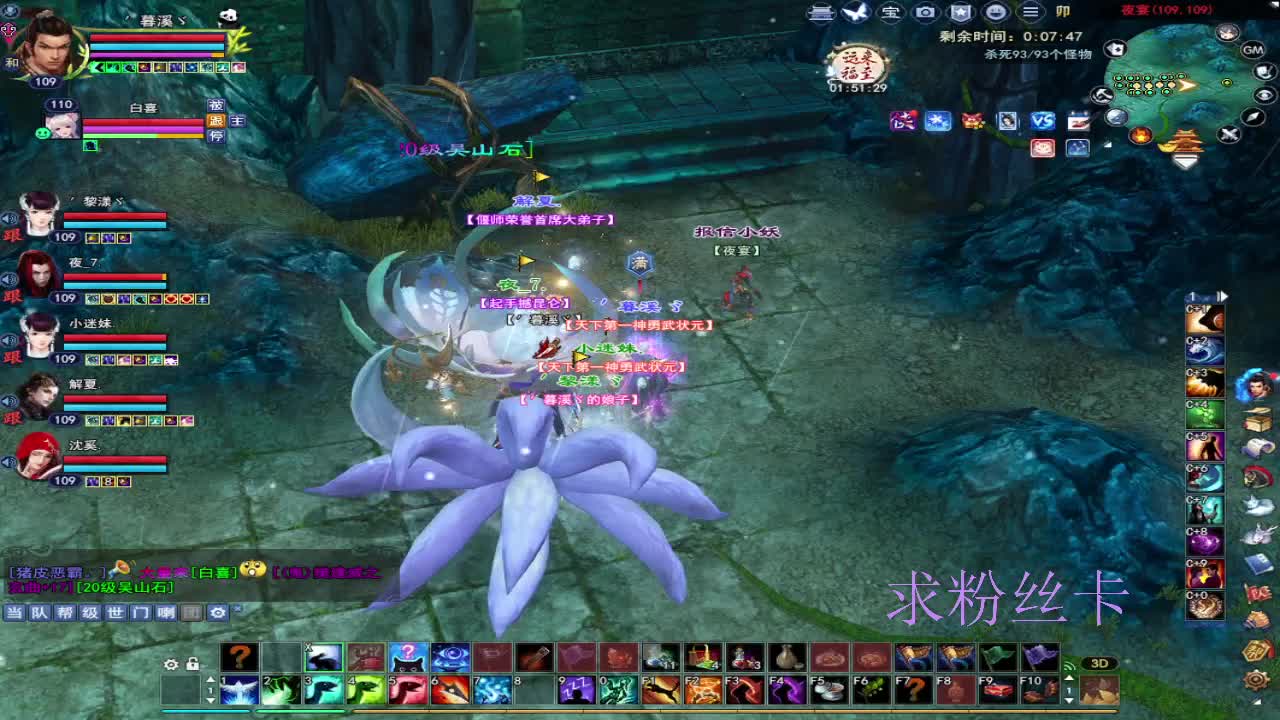Click the up arrow to switch hotbar page

pos(211,681)
